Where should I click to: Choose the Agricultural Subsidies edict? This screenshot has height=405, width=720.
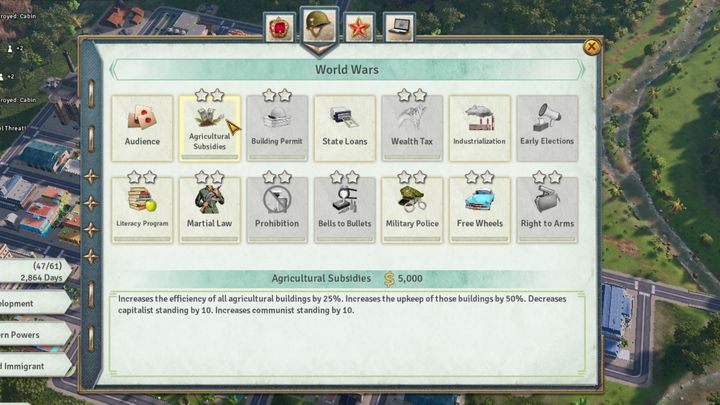click(209, 127)
